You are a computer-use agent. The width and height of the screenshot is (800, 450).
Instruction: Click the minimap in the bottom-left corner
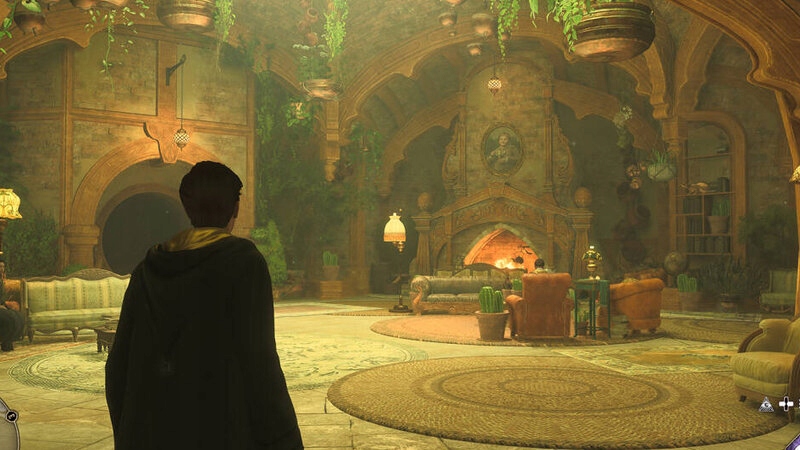pyautogui.click(x=4, y=430)
